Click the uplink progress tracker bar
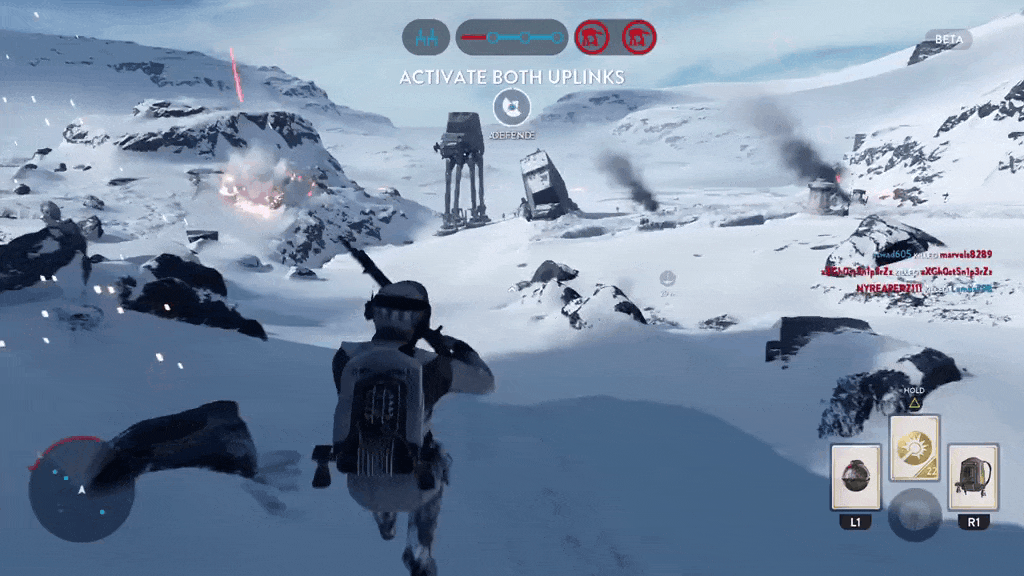Viewport: 1024px width, 576px height. (512, 38)
